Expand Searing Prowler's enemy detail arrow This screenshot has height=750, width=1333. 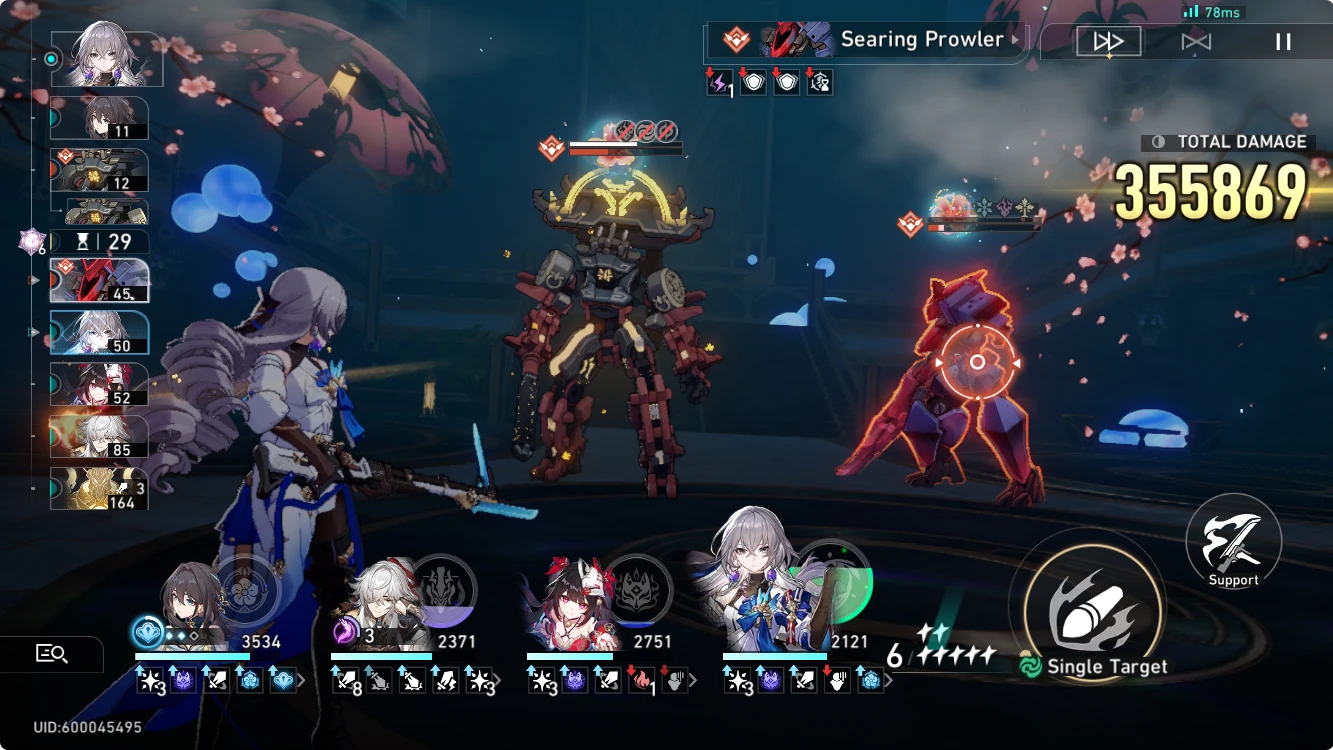tap(1017, 40)
